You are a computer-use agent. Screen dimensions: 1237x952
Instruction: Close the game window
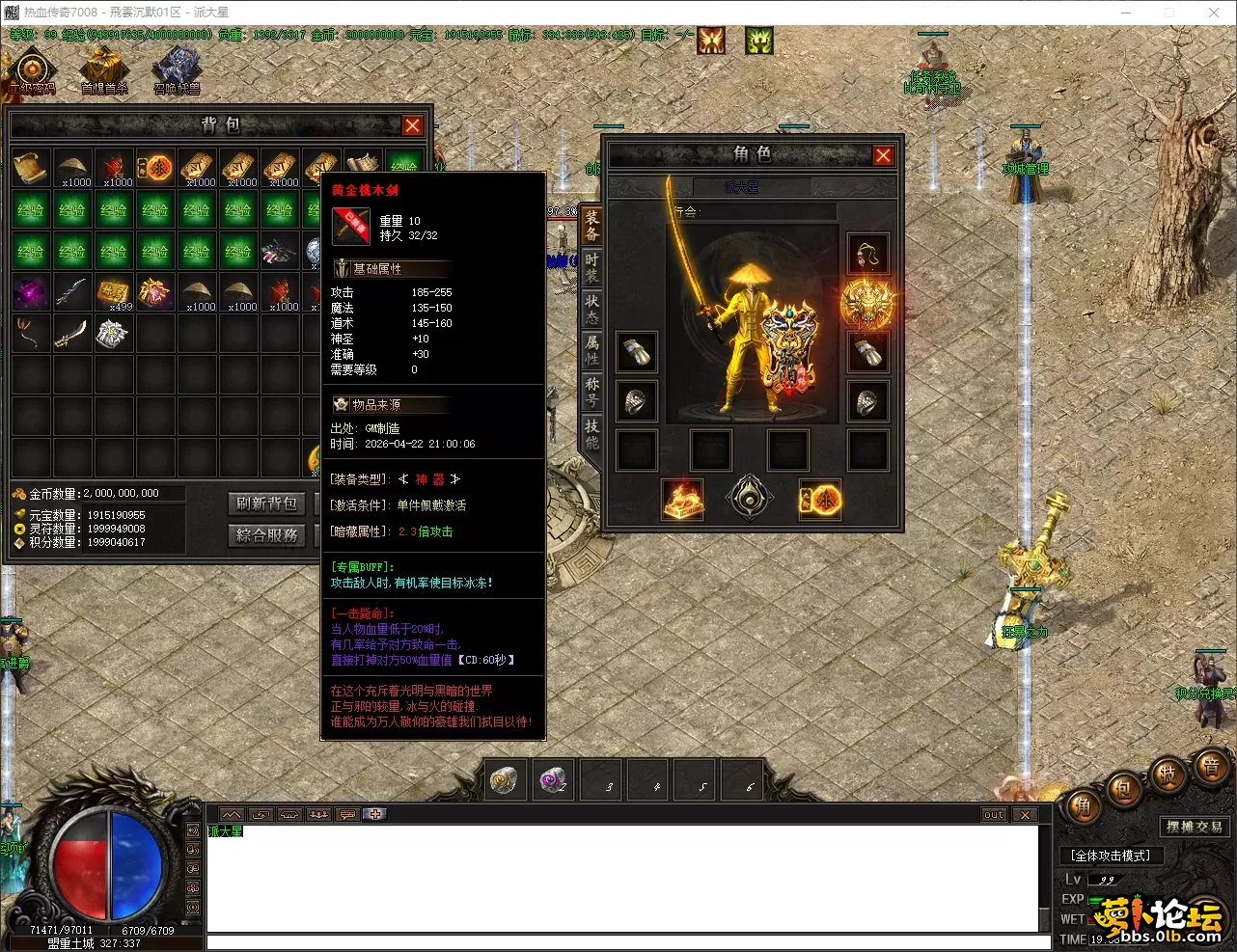[x=1214, y=13]
